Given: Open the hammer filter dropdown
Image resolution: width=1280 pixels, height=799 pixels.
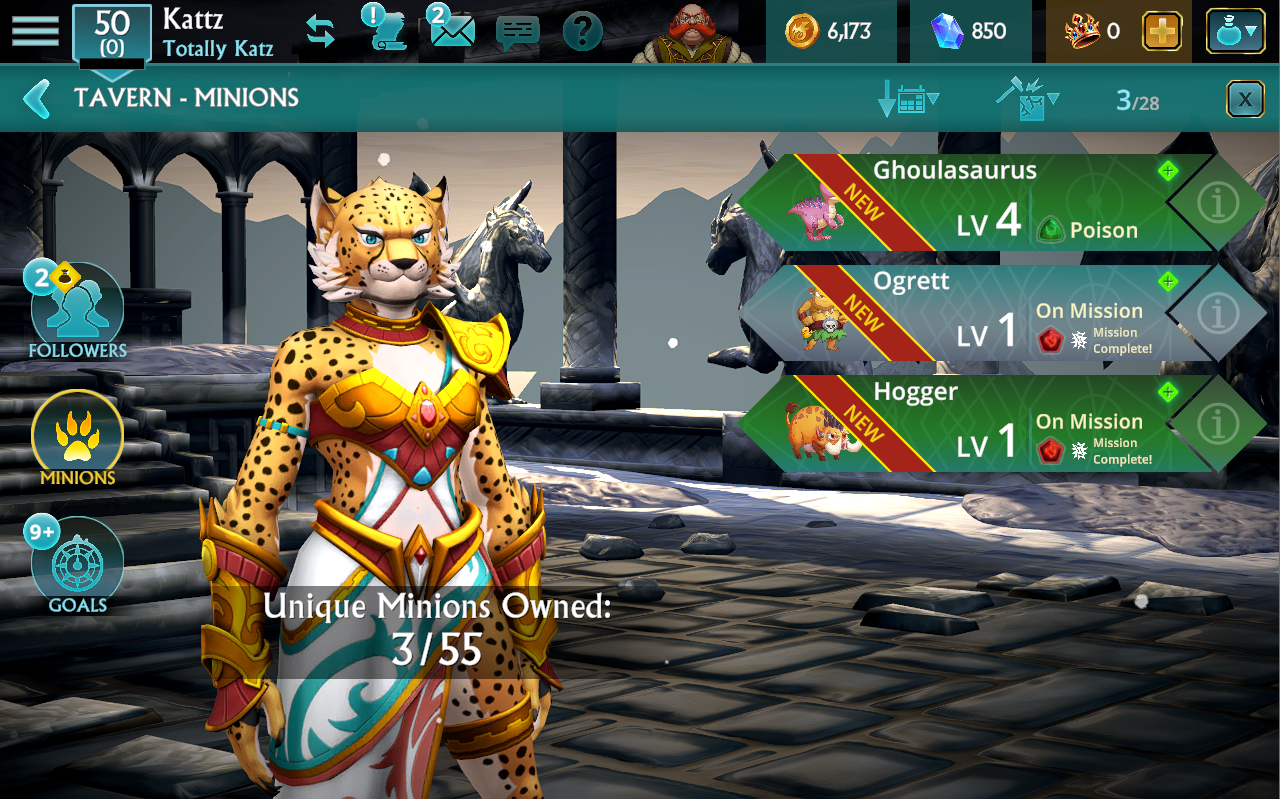Looking at the screenshot, I should point(1027,99).
